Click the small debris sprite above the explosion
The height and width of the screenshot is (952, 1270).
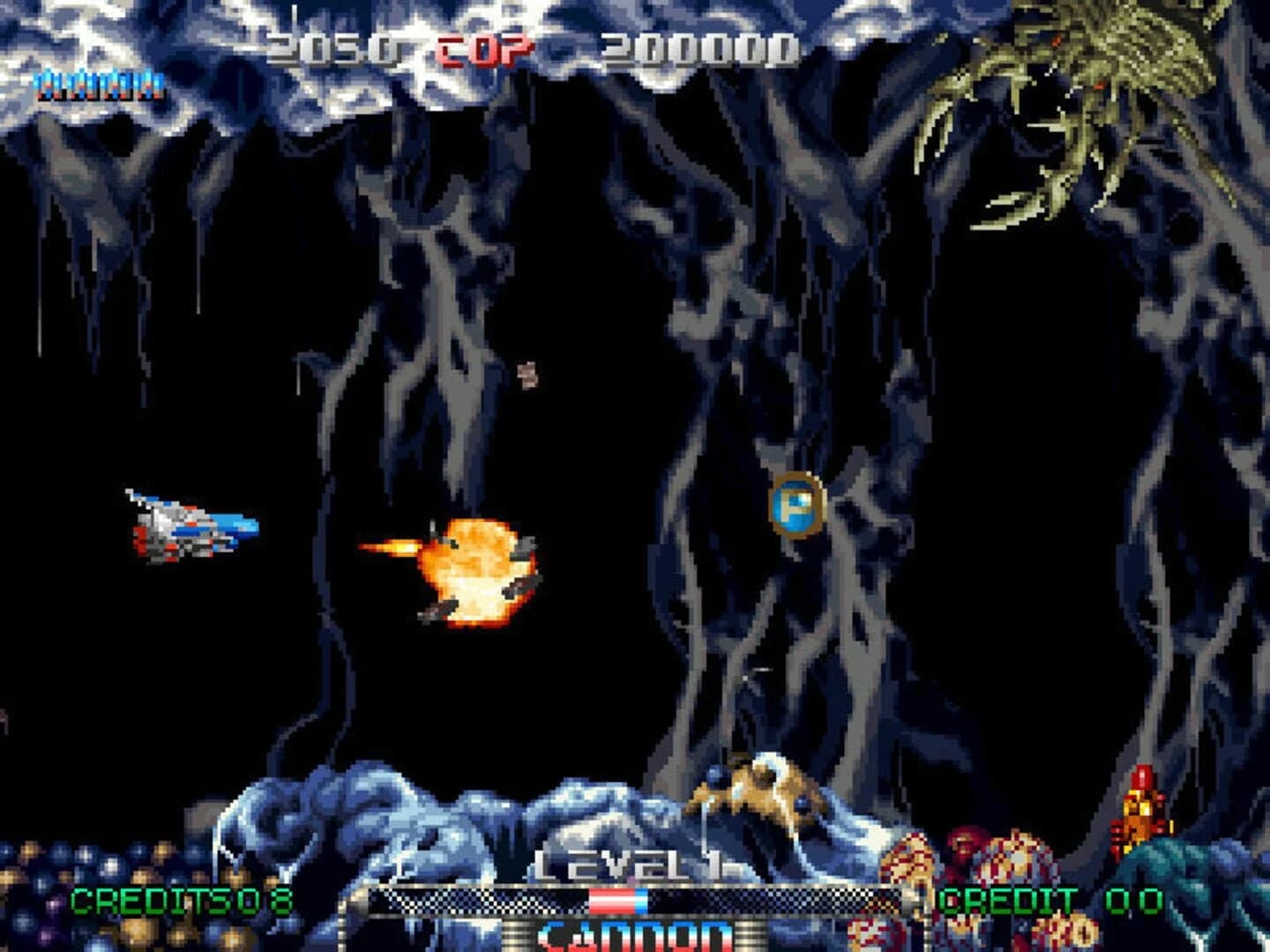(x=527, y=375)
